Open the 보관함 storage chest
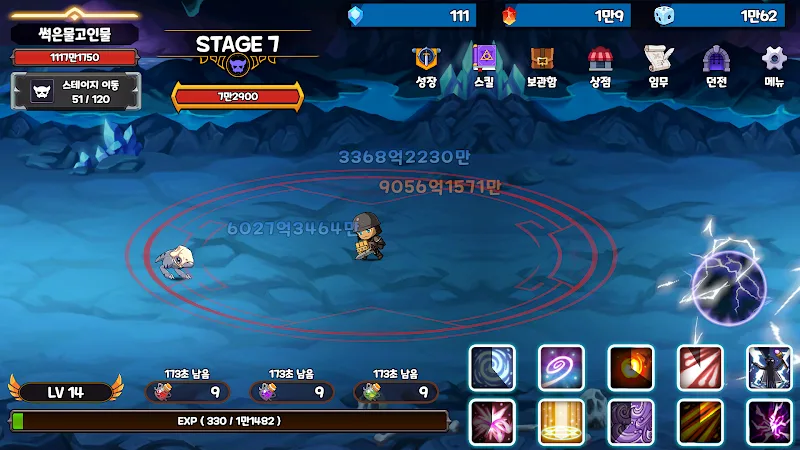The height and width of the screenshot is (450, 800). click(542, 65)
